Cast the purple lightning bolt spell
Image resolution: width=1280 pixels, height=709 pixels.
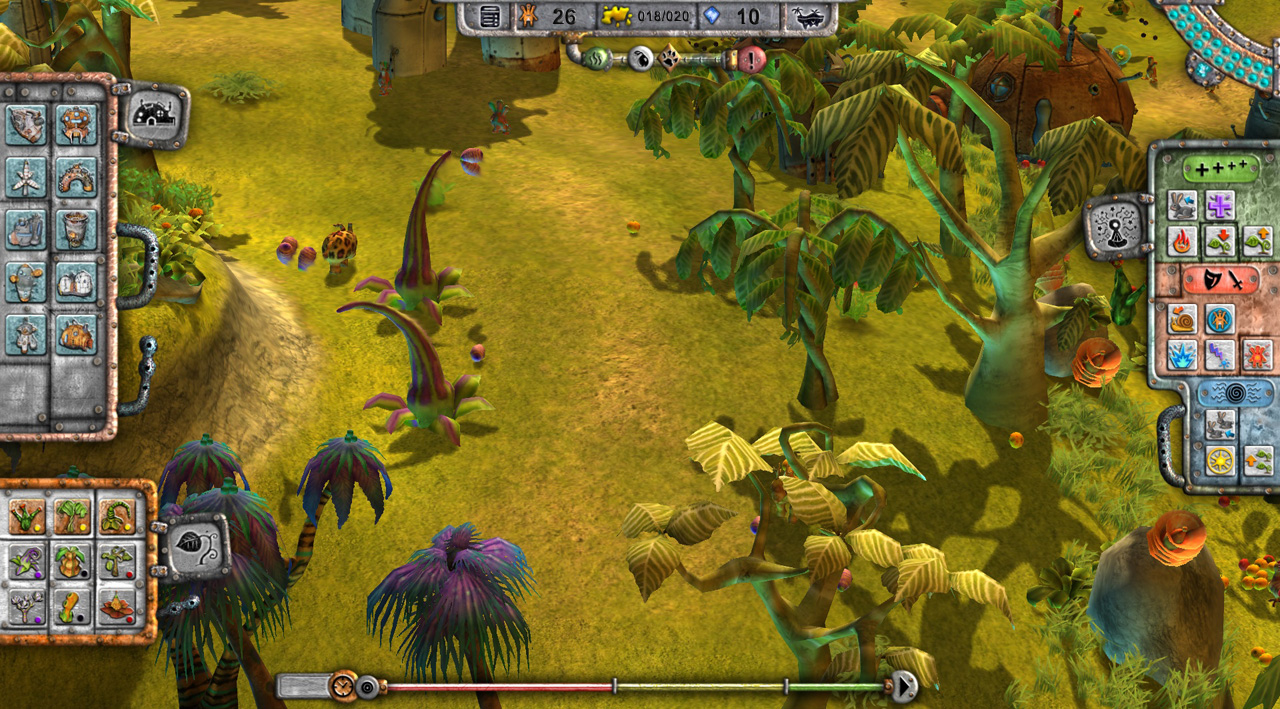click(x=1219, y=354)
